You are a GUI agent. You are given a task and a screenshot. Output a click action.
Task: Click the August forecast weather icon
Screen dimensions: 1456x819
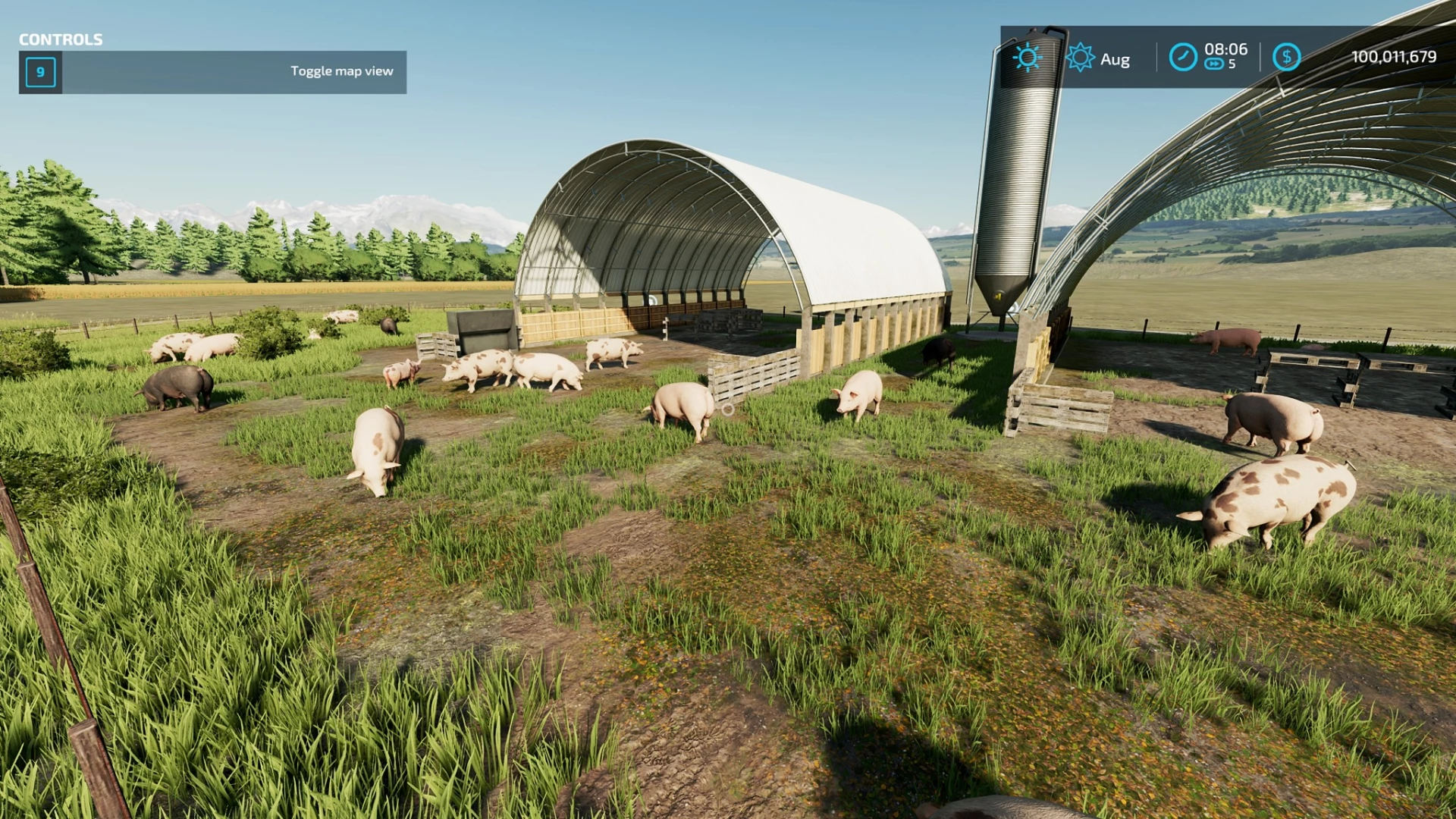[x=1080, y=58]
